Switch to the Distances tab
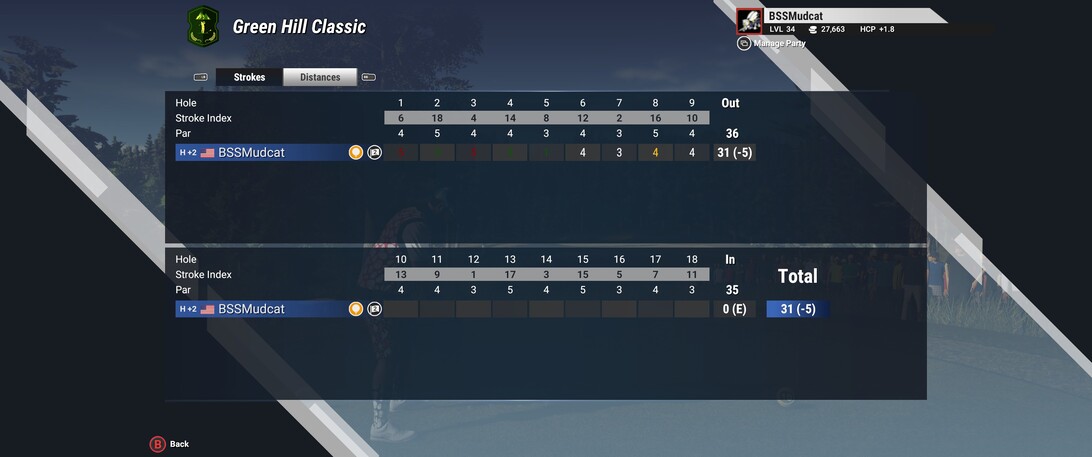Viewport: 1092px width, 457px height. tap(320, 77)
